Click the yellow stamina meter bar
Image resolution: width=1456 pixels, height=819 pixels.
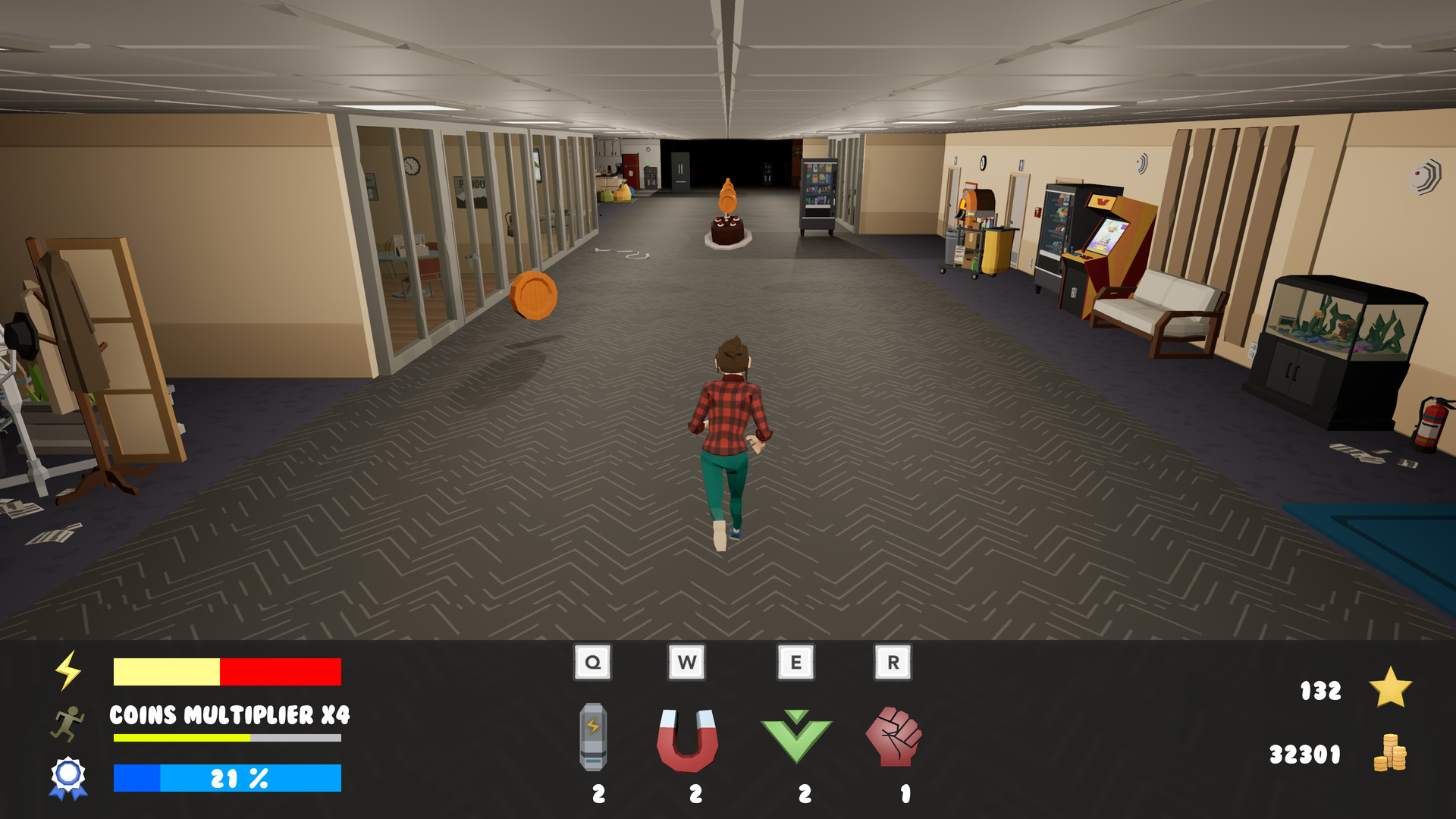(x=226, y=737)
